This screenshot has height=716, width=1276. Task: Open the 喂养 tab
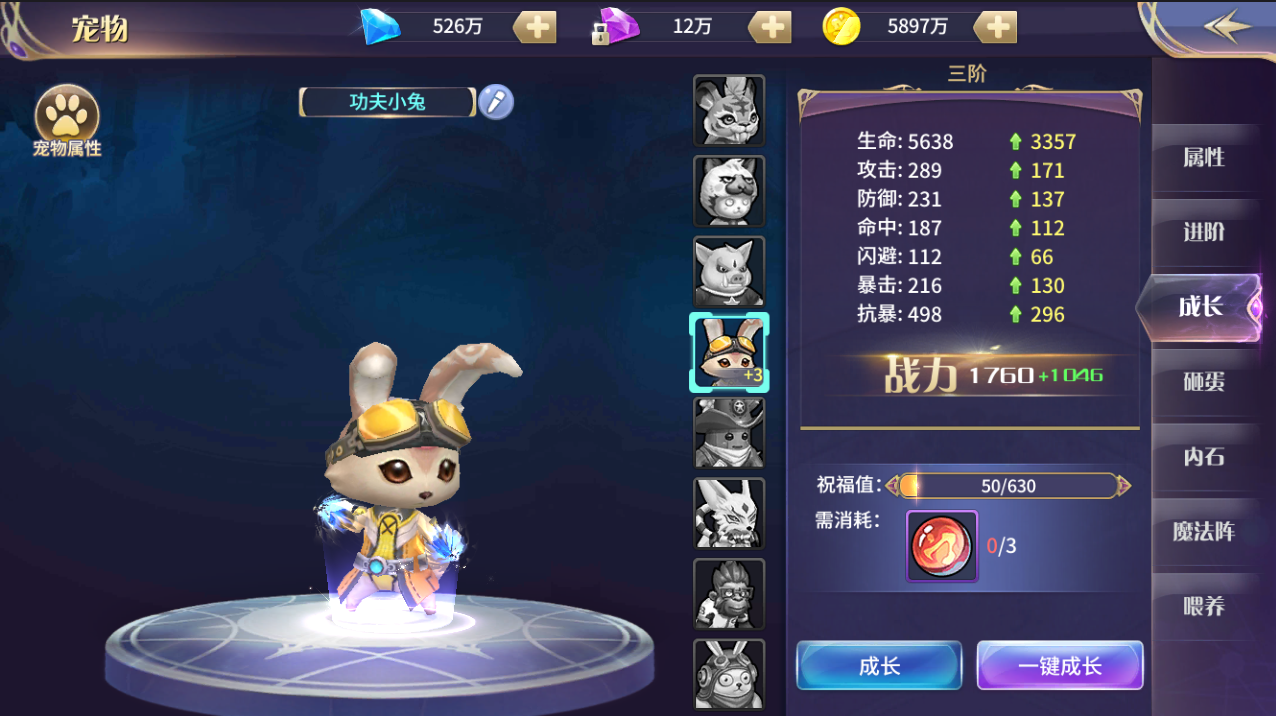pos(1203,606)
